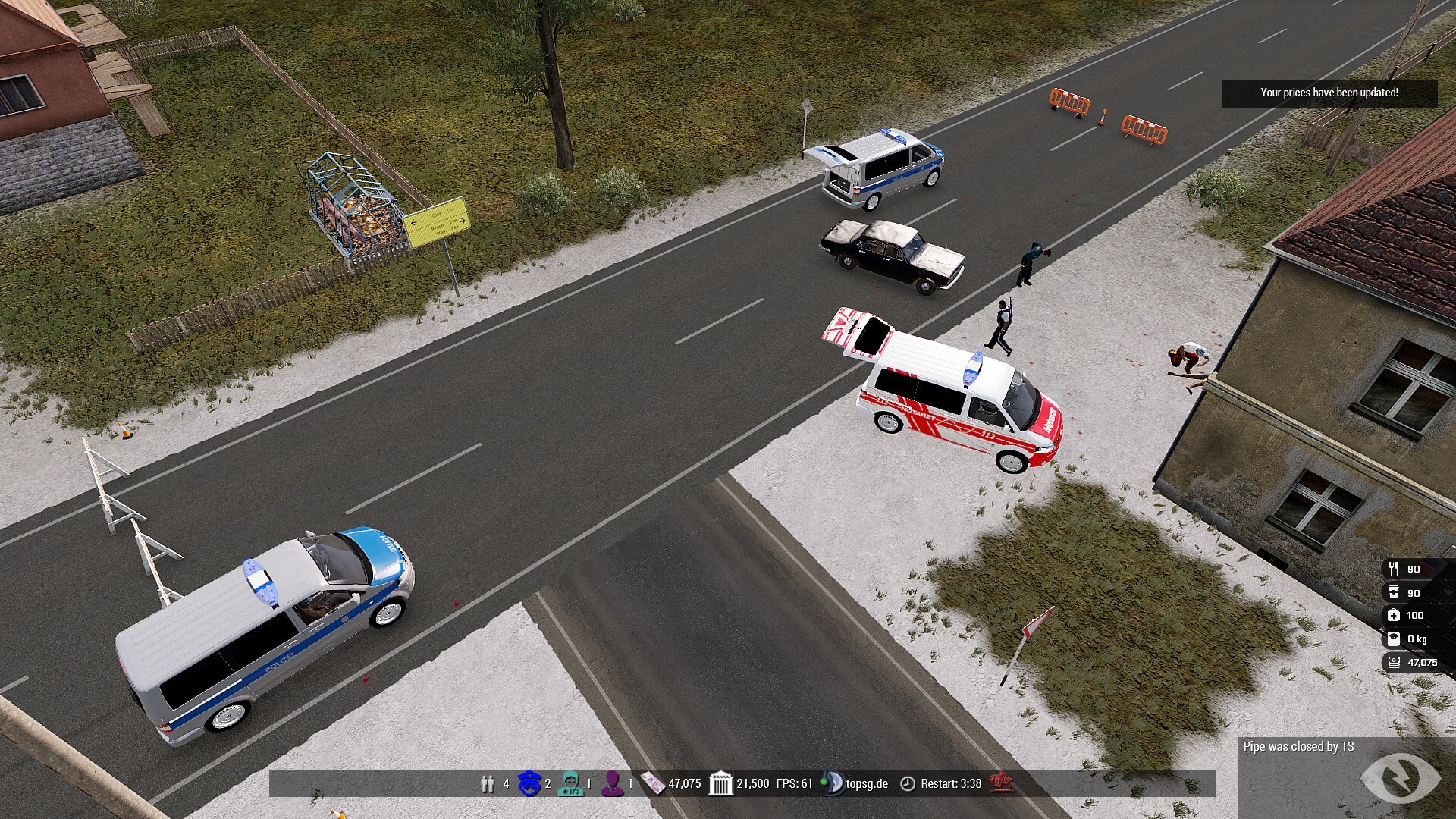Select the teal medic icon
1456x819 pixels.
click(x=570, y=783)
